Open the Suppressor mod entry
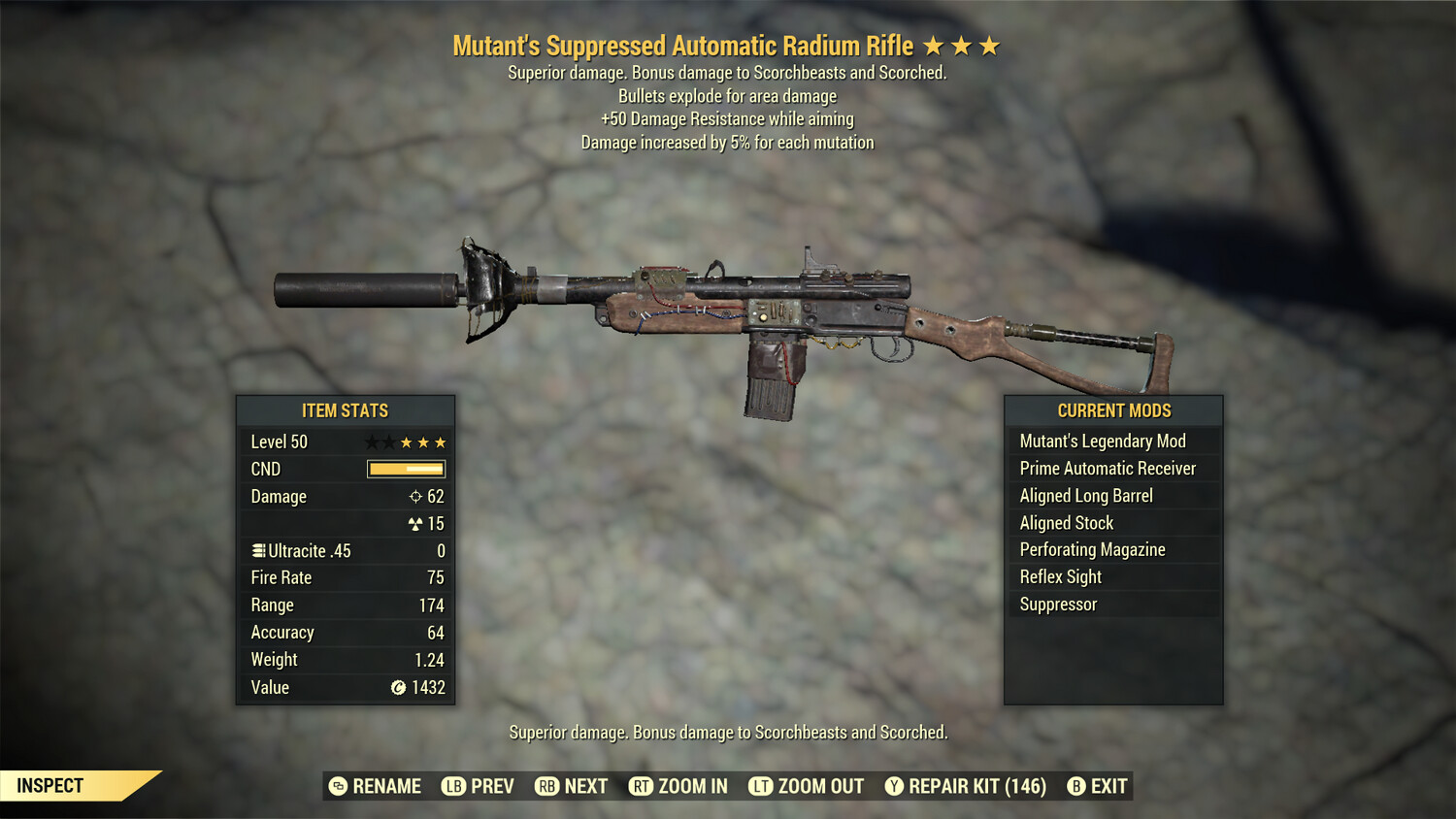Viewport: 1456px width, 819px height. [1057, 604]
